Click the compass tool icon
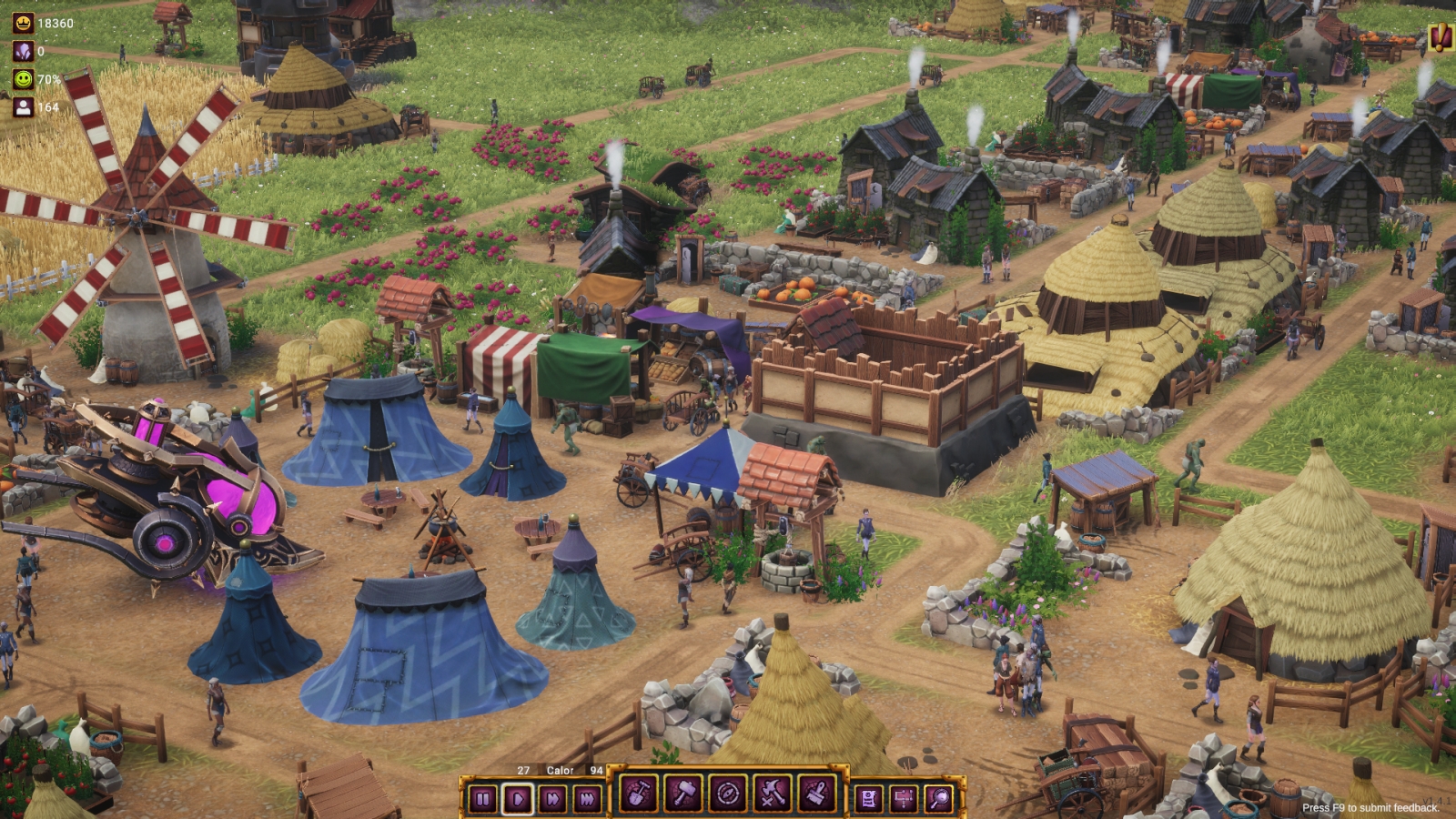This screenshot has width=1456, height=819. (727, 794)
